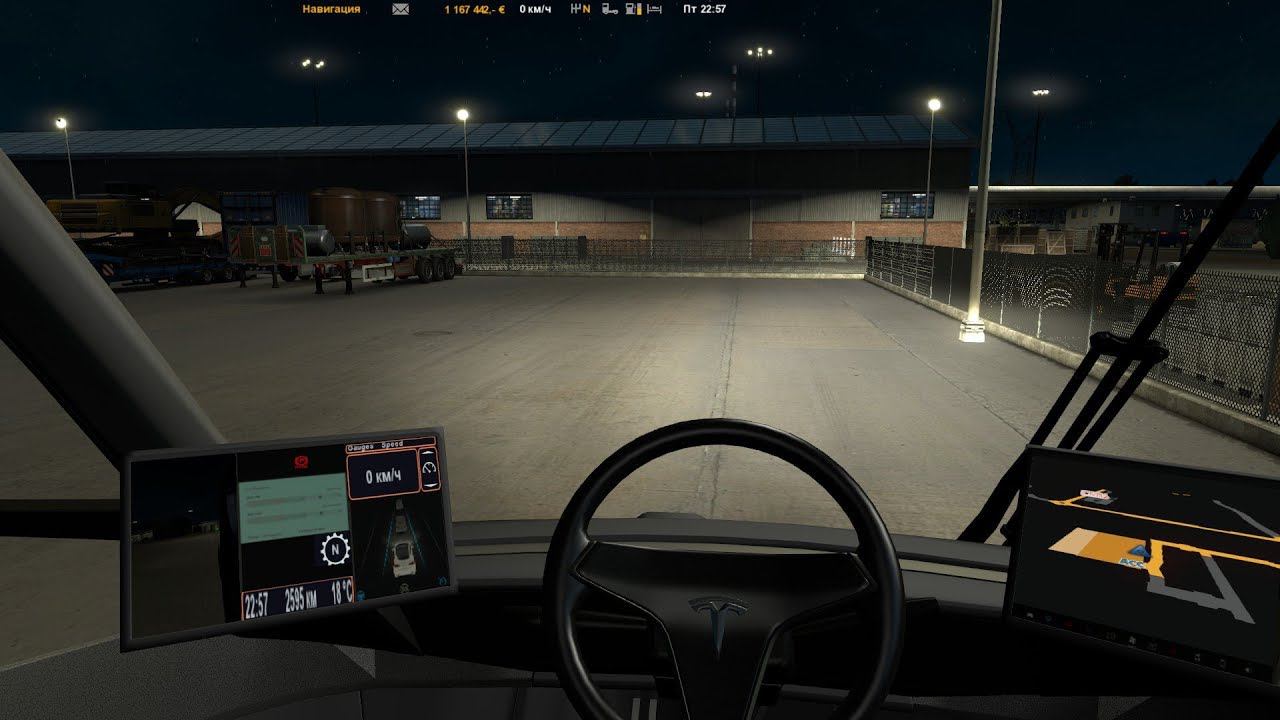Viewport: 1280px width, 720px height.
Task: Click the fuel pump icon
Action: [x=632, y=9]
